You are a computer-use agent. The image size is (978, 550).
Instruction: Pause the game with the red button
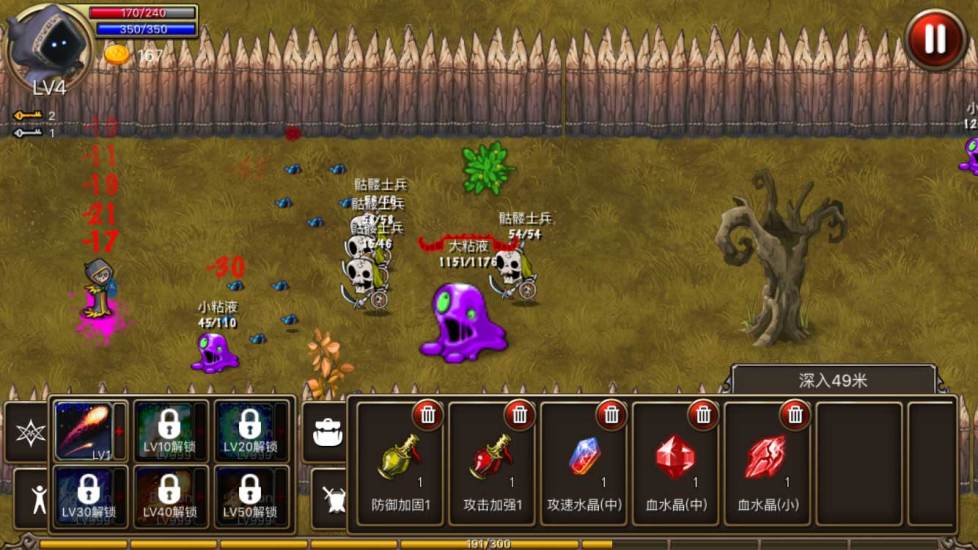click(934, 39)
